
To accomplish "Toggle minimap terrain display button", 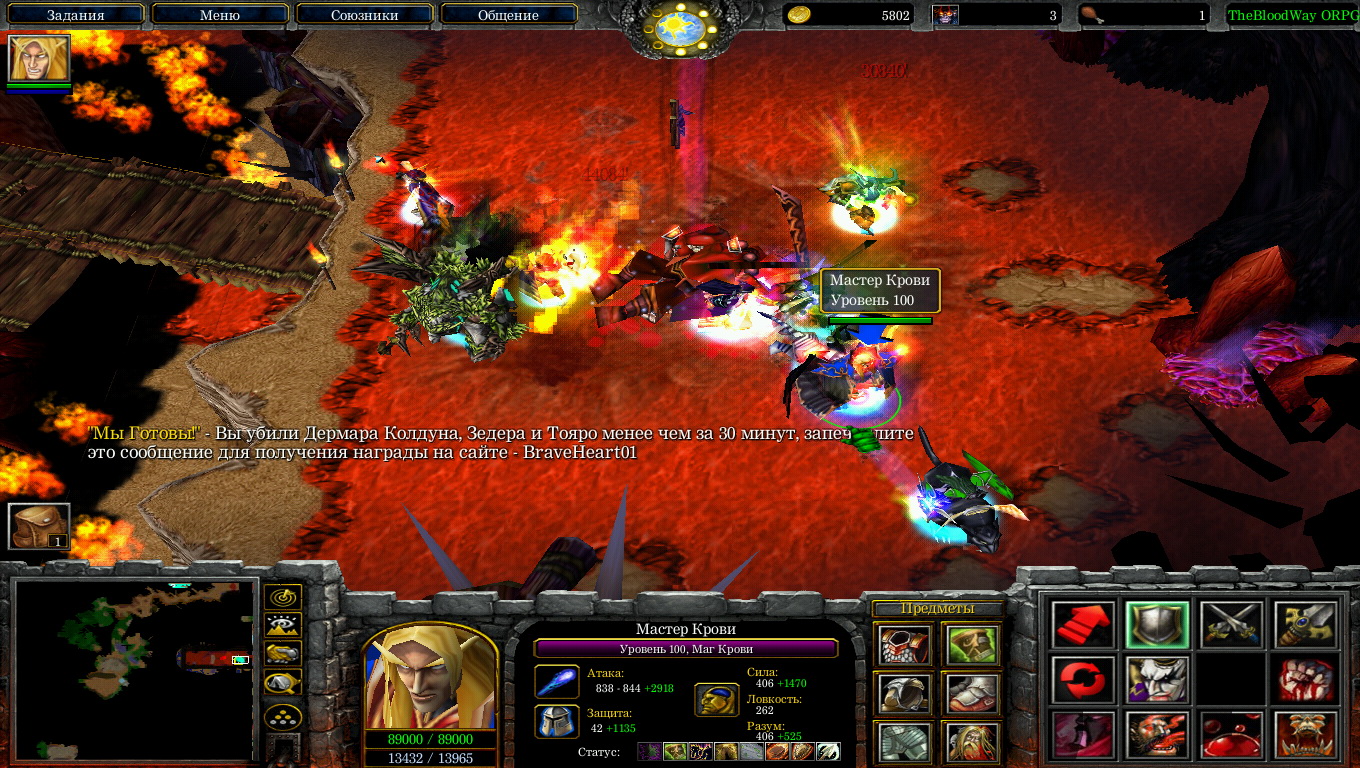I will coord(283,626).
